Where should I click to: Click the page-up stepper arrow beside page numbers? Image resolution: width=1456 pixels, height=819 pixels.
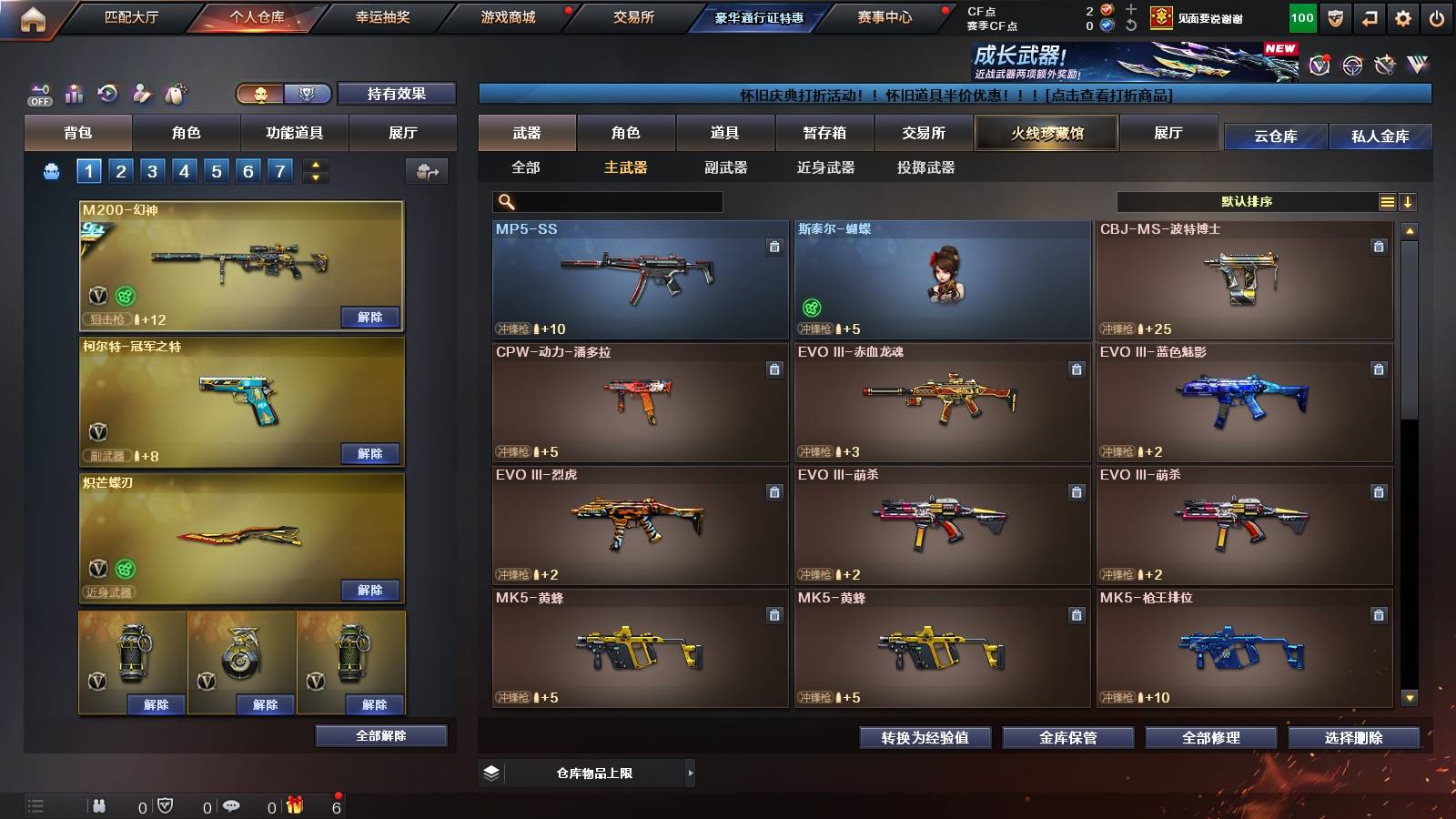tap(314, 164)
